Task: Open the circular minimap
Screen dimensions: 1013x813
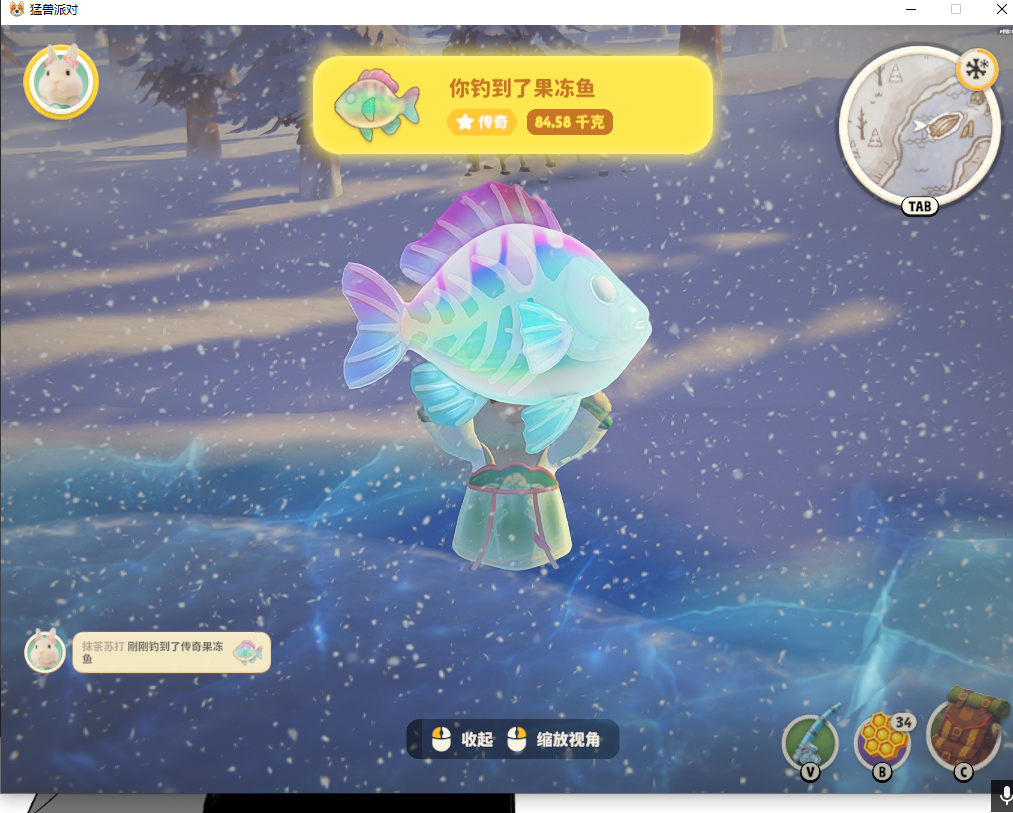Action: tap(918, 128)
